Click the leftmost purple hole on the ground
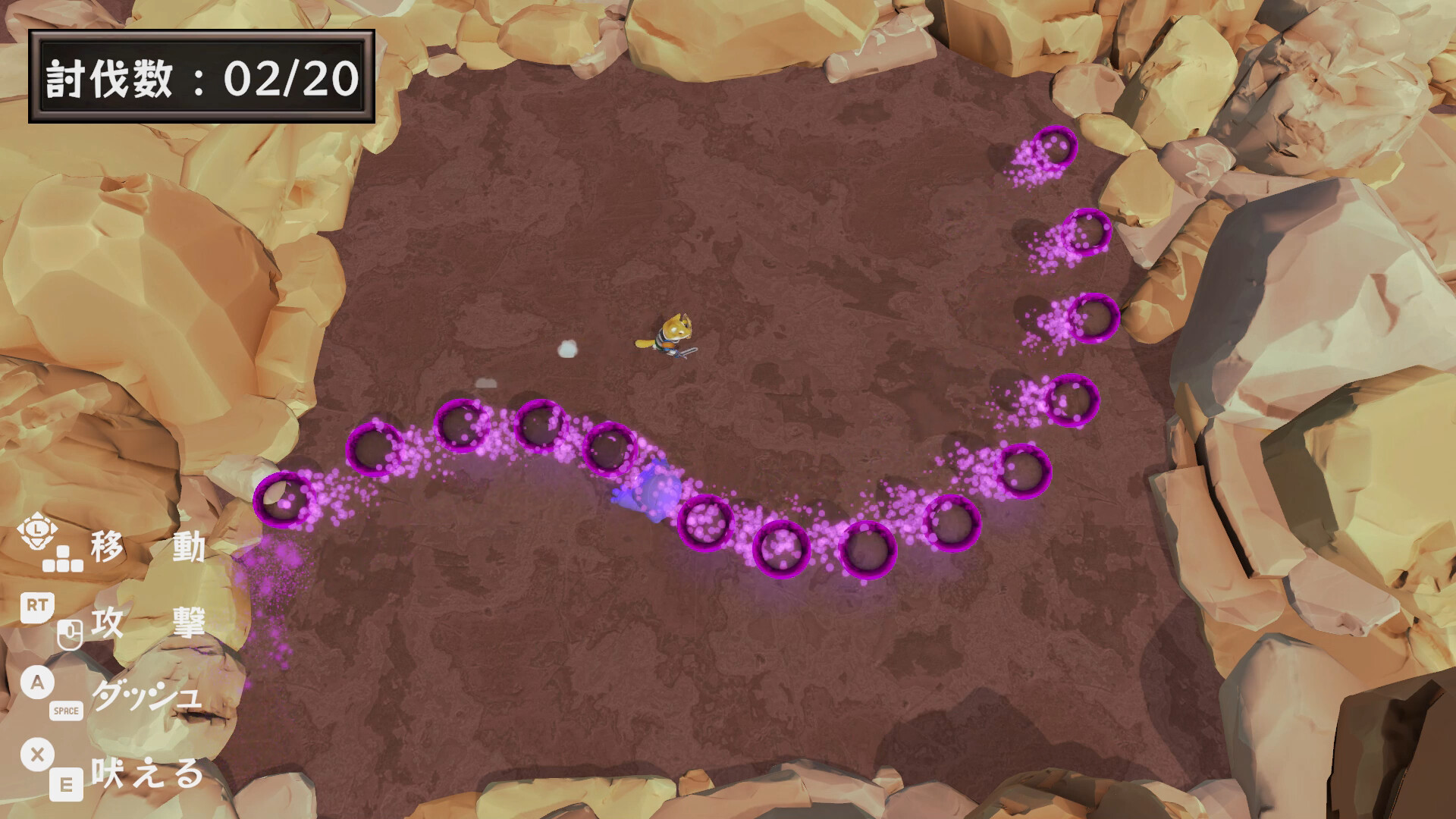Screen dimensions: 1456x819 284,502
